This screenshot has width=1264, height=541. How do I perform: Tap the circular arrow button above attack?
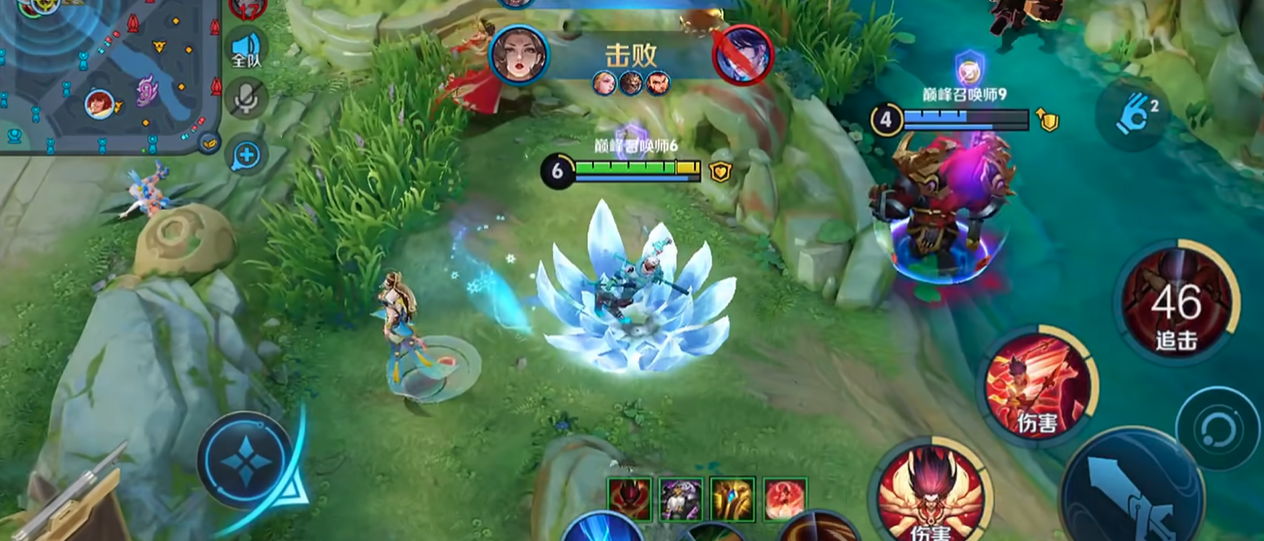point(1217,429)
